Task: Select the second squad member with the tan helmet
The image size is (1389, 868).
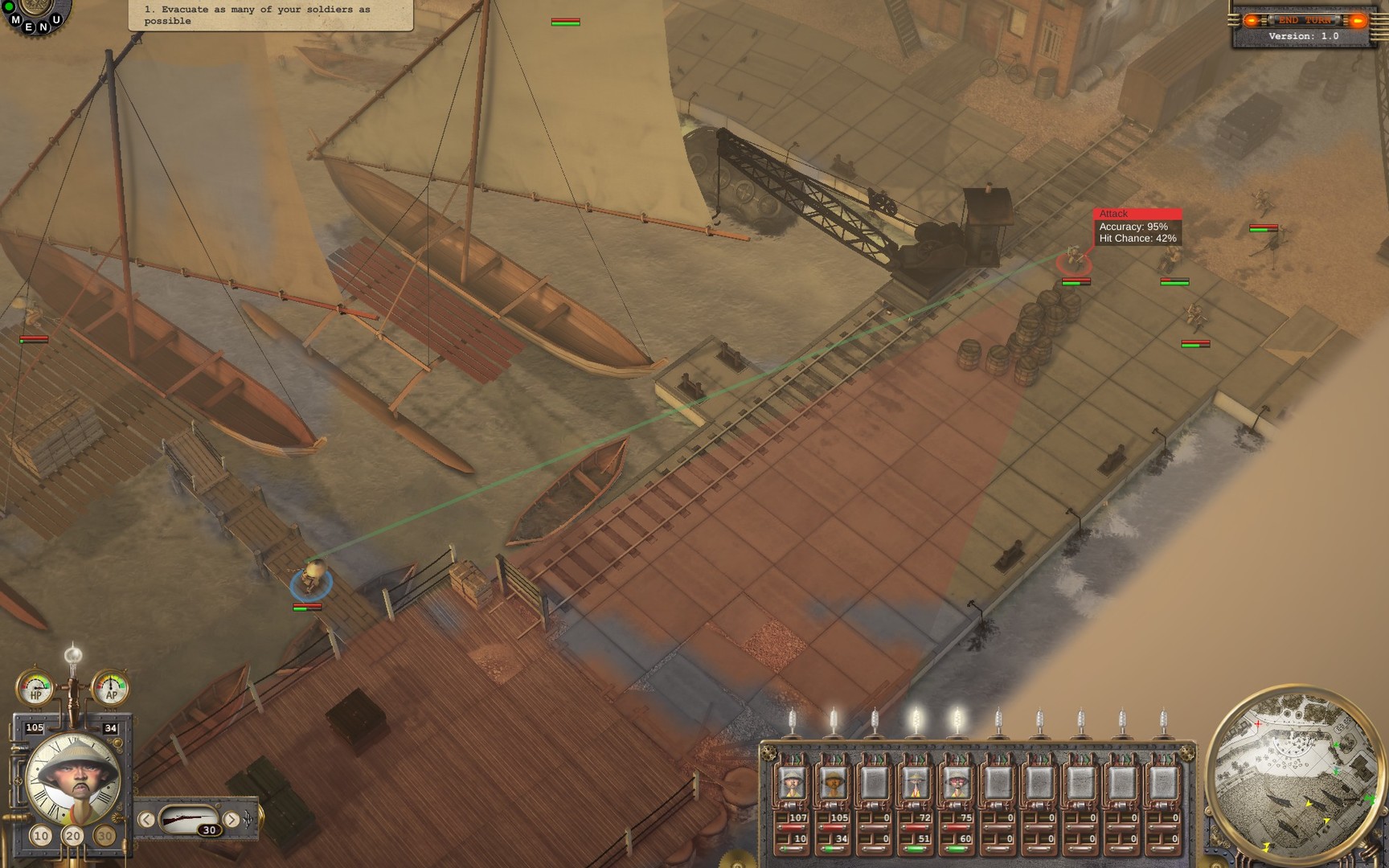Action: [x=833, y=782]
